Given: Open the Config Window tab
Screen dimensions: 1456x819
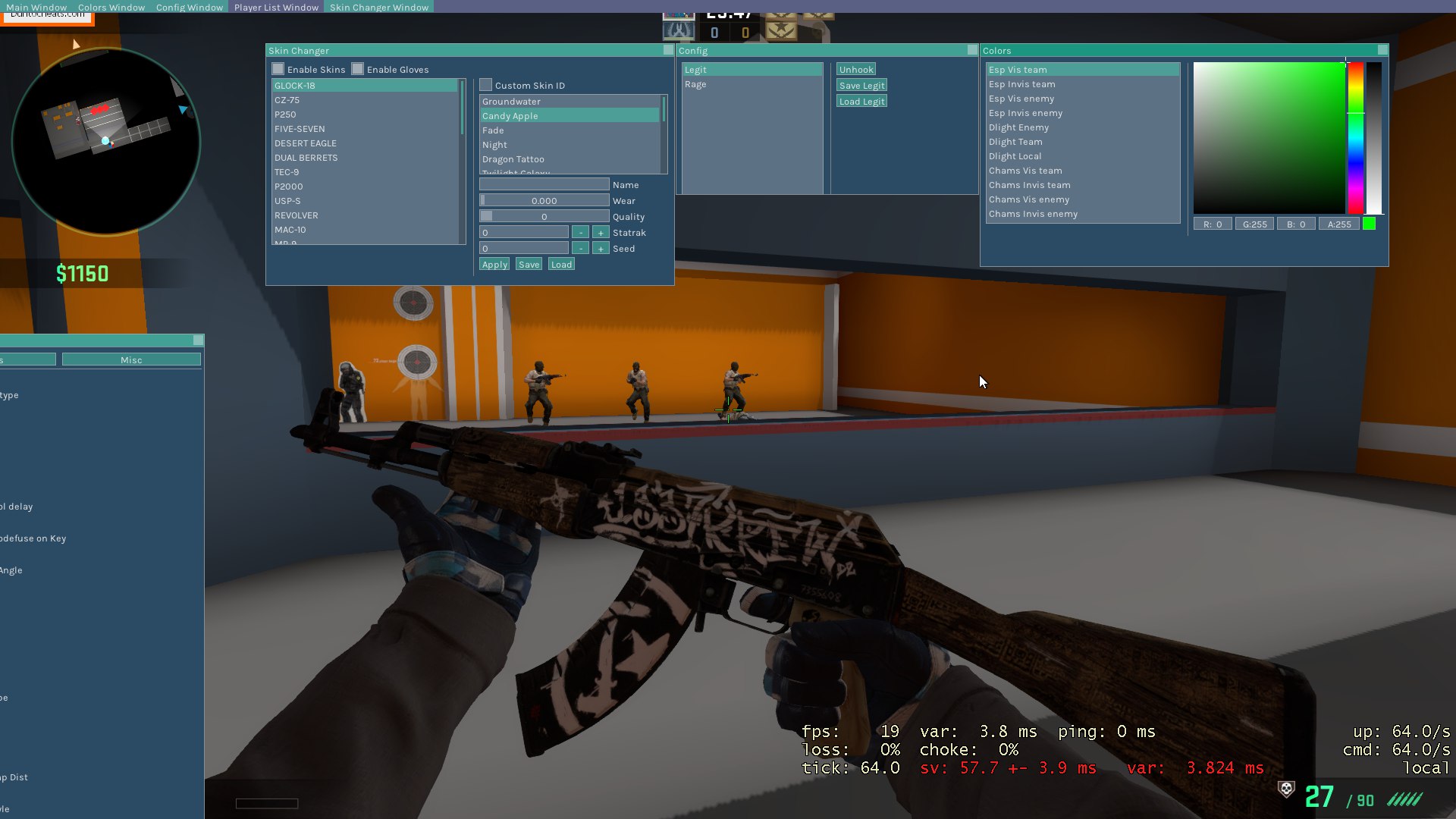Looking at the screenshot, I should pyautogui.click(x=190, y=7).
